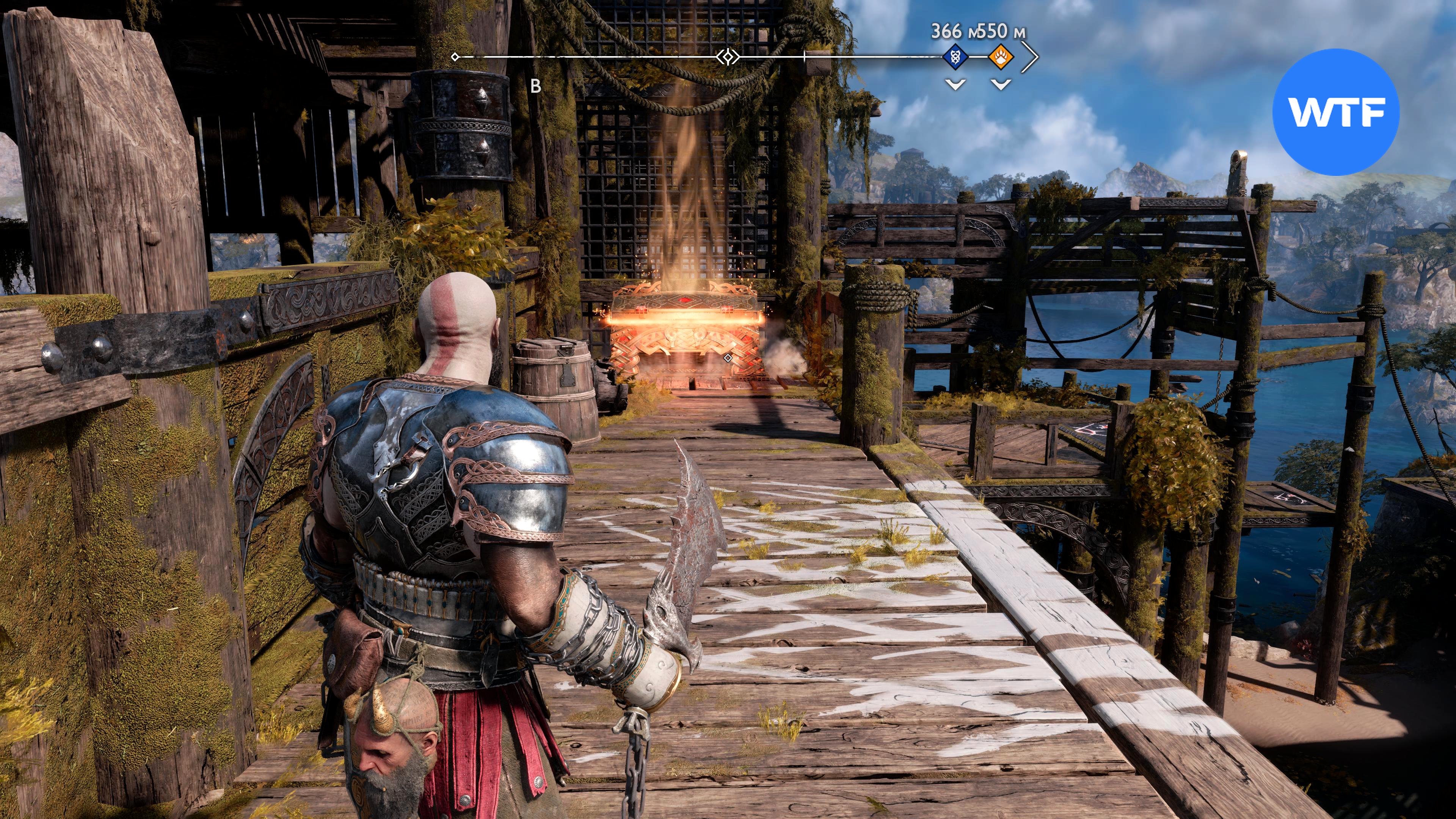Click the blue WTF logo badge
1456x819 pixels.
coord(1335,112)
